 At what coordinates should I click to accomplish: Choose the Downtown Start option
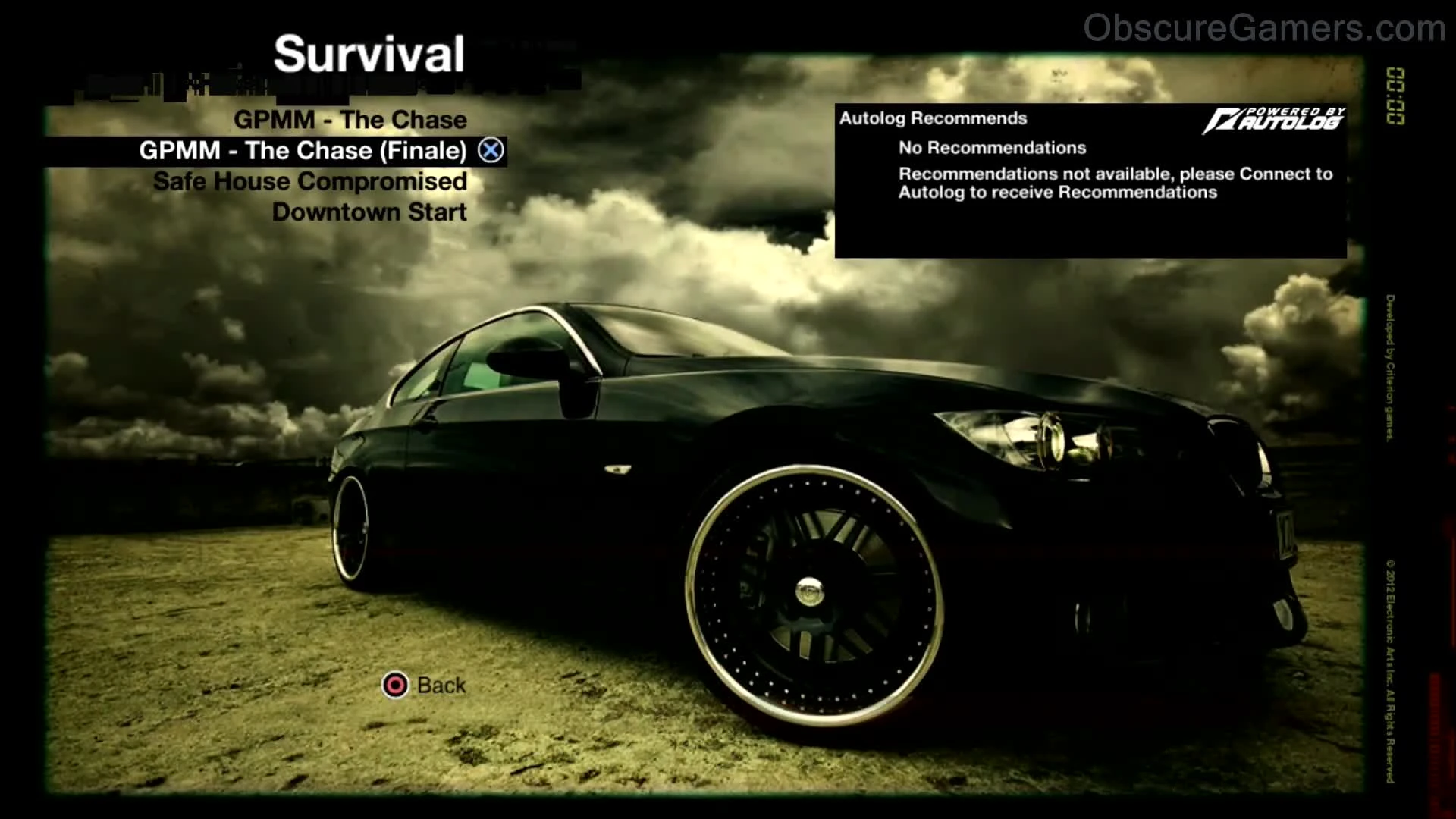click(x=371, y=212)
